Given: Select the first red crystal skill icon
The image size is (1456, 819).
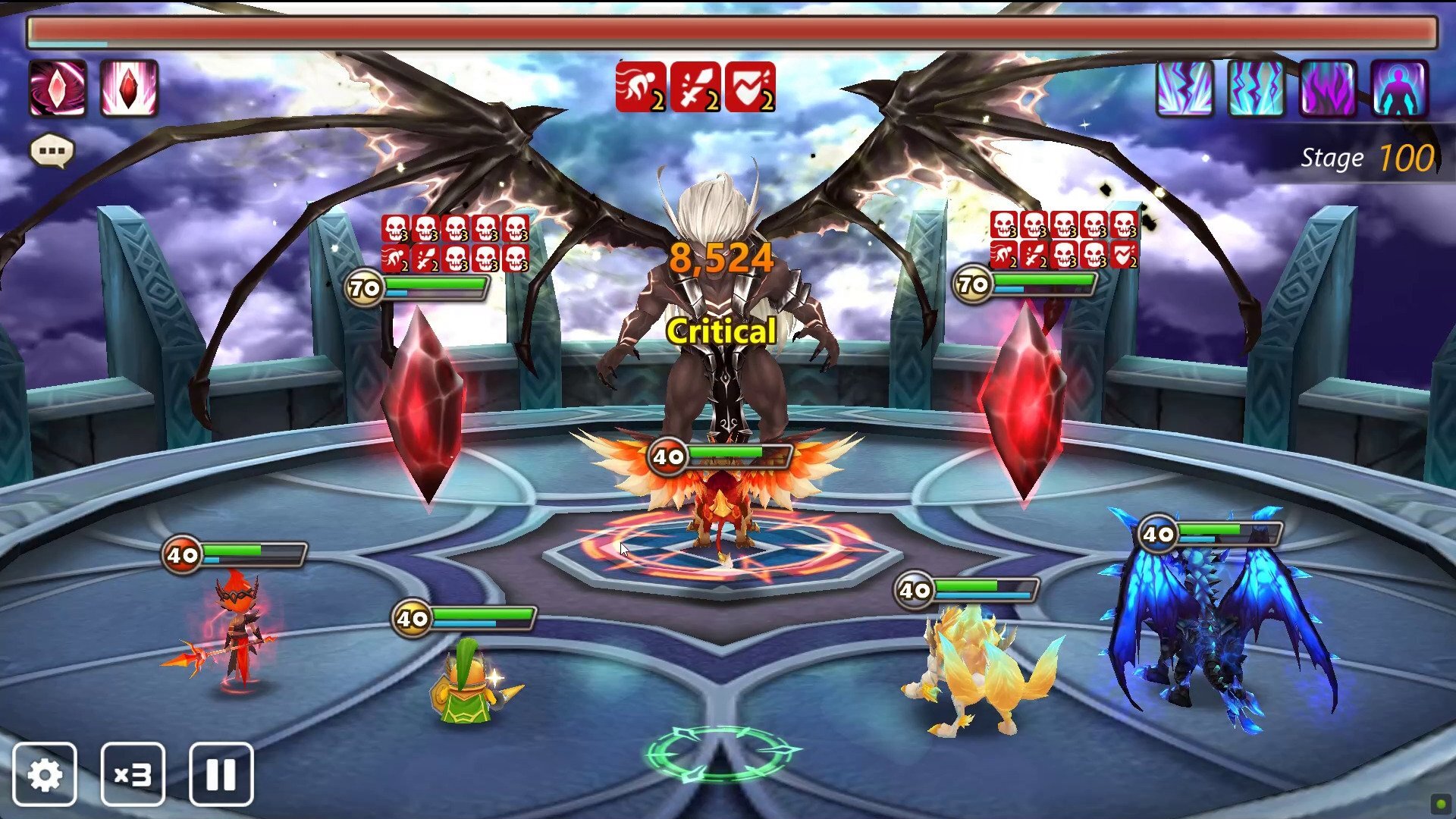Looking at the screenshot, I should pos(56,91).
